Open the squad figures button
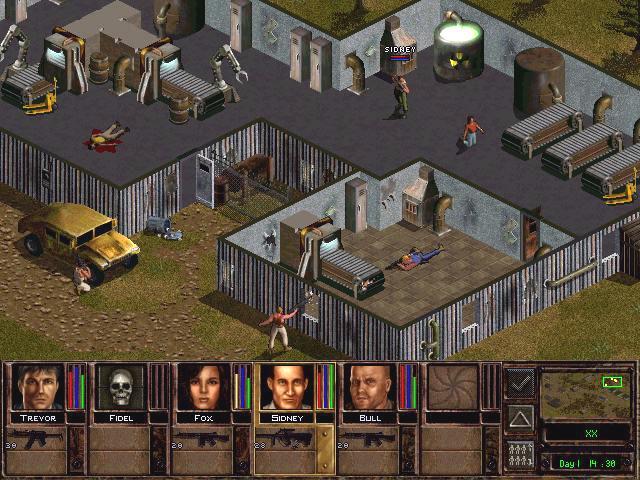Image resolution: width=640 pixels, height=480 pixels. click(520, 451)
